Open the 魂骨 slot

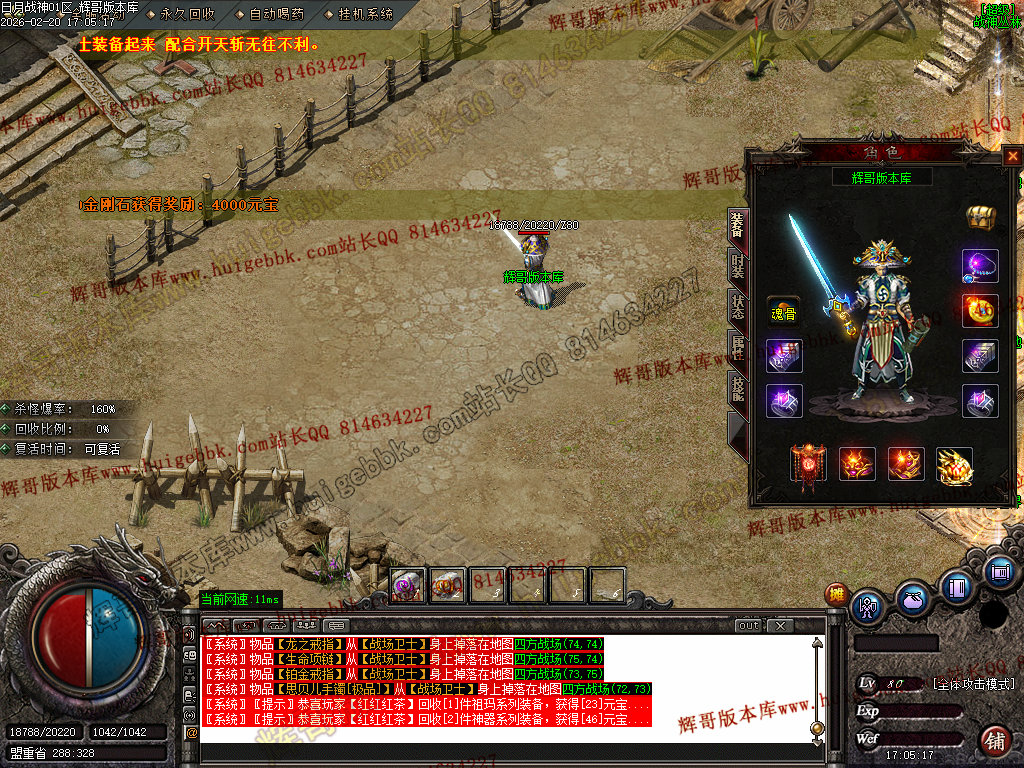tap(783, 313)
